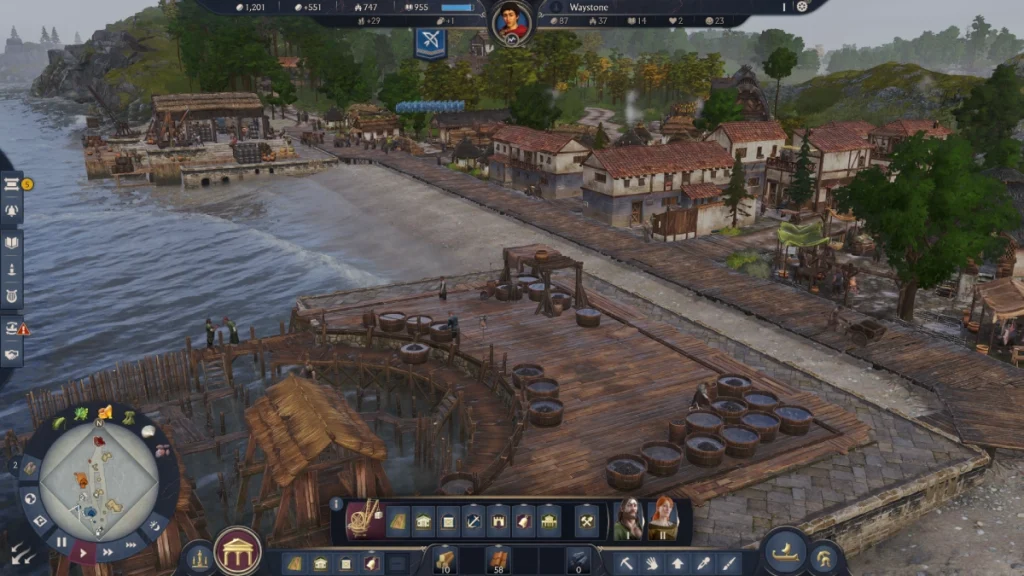
Task: Choose the hand tool
Action: coord(652,563)
